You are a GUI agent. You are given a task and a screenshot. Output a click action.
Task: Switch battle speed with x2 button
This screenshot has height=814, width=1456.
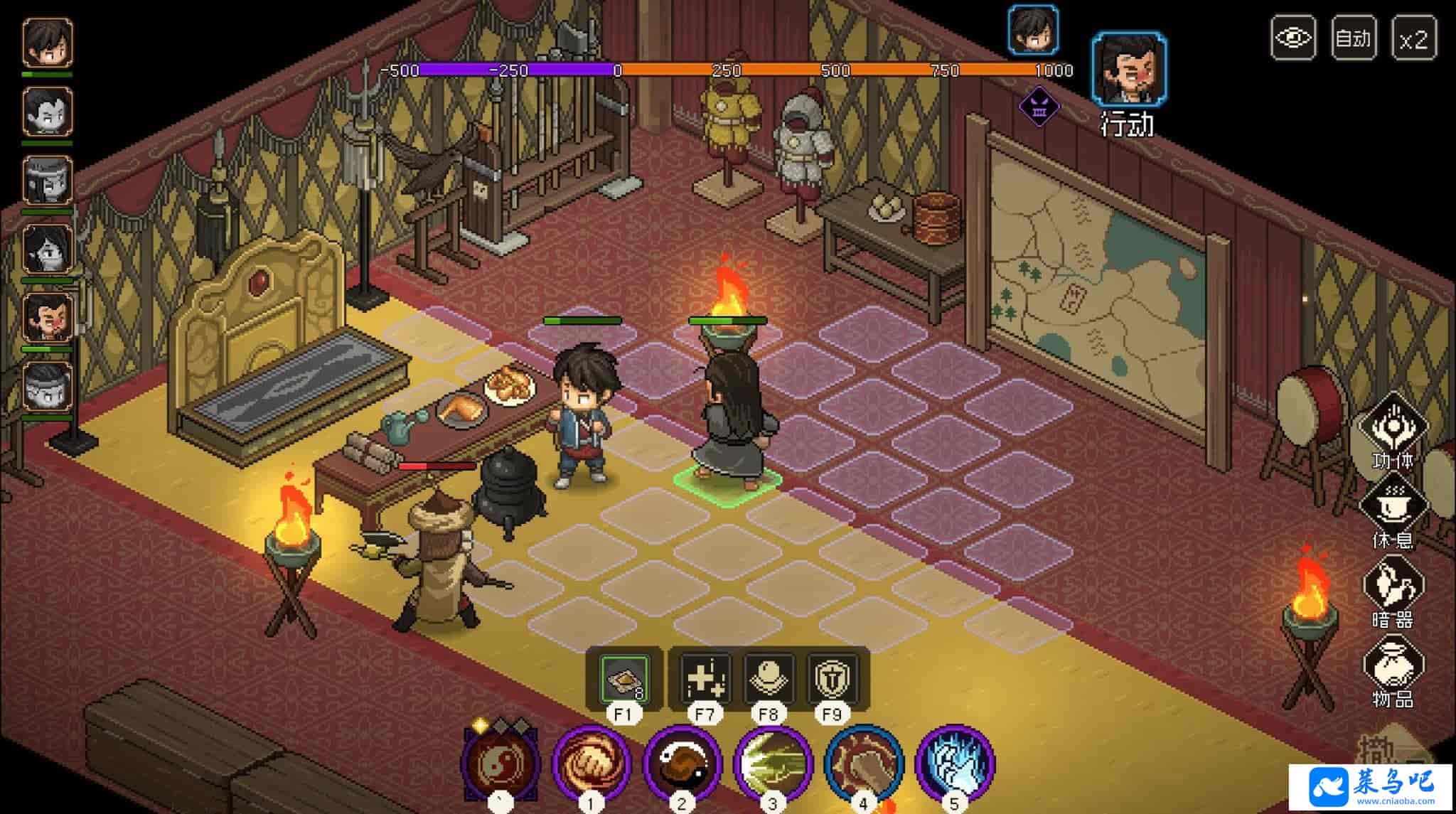point(1413,38)
